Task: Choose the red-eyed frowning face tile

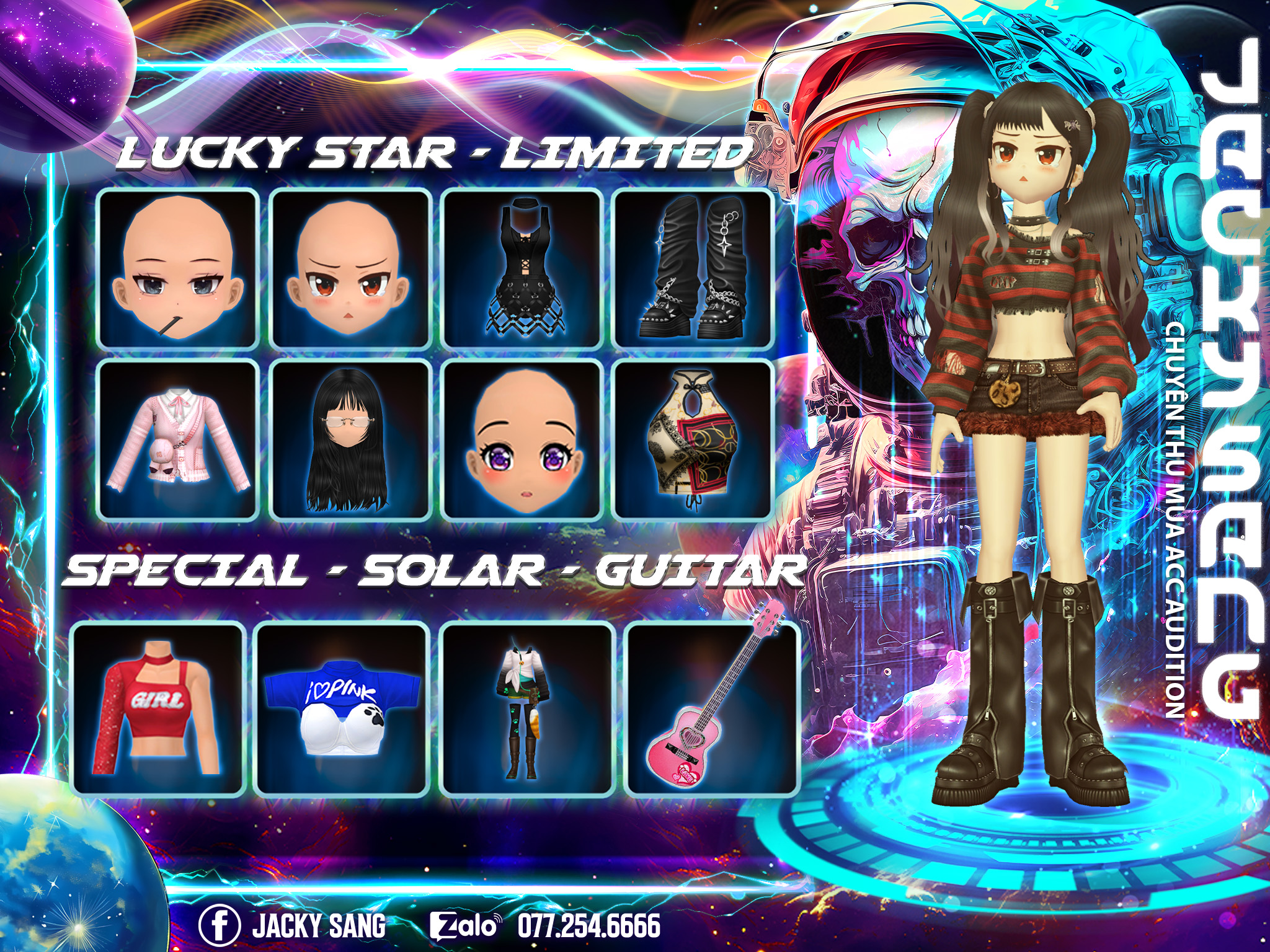Action: 350,270
